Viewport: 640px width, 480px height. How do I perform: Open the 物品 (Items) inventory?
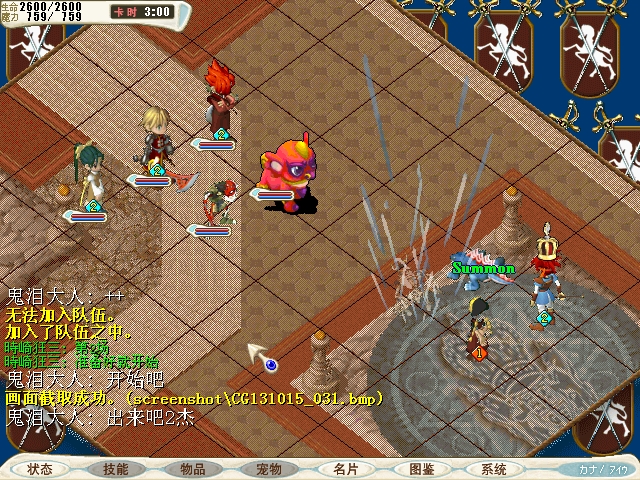pos(193,469)
